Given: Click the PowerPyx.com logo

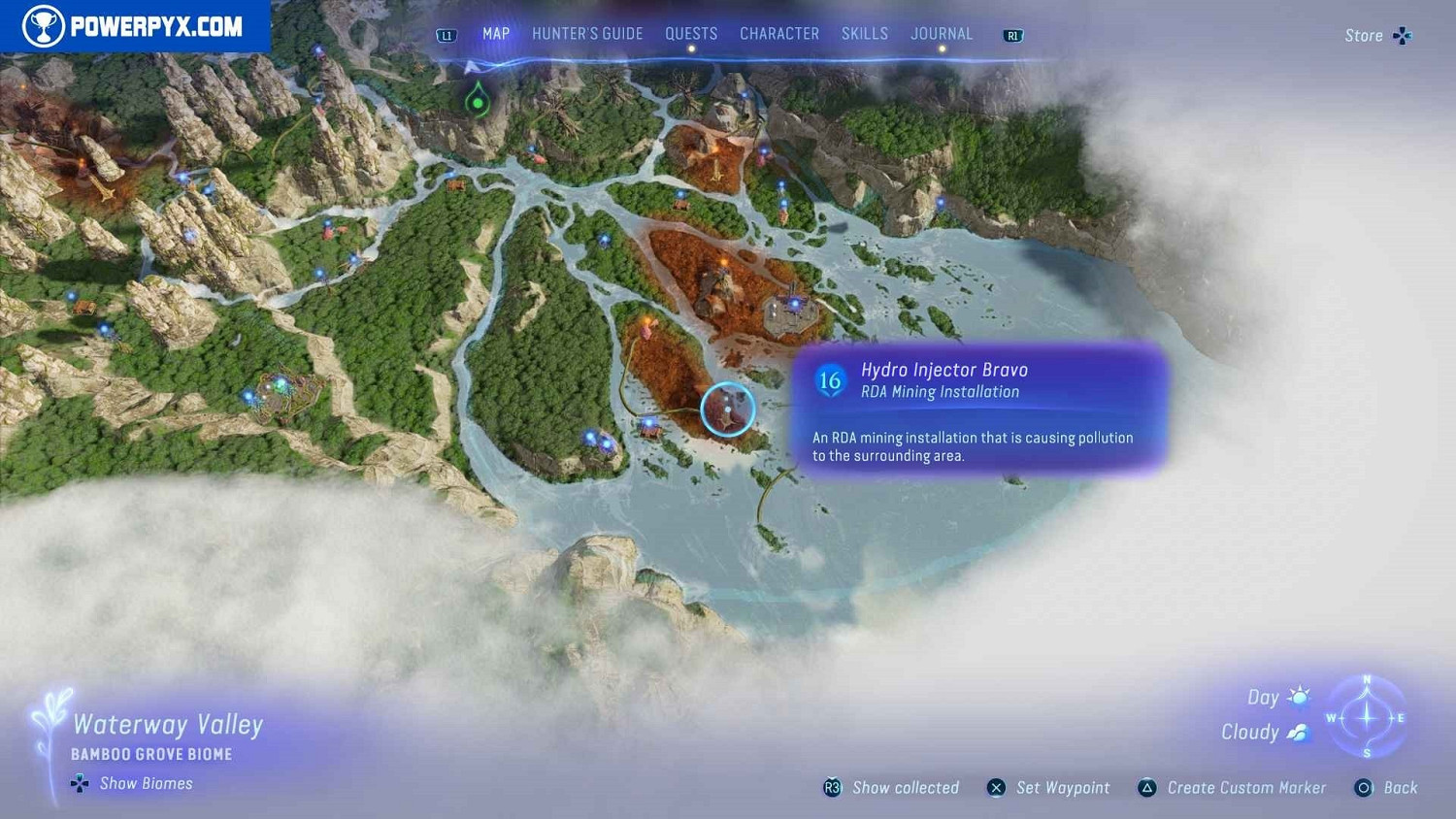Looking at the screenshot, I should coord(135,26).
